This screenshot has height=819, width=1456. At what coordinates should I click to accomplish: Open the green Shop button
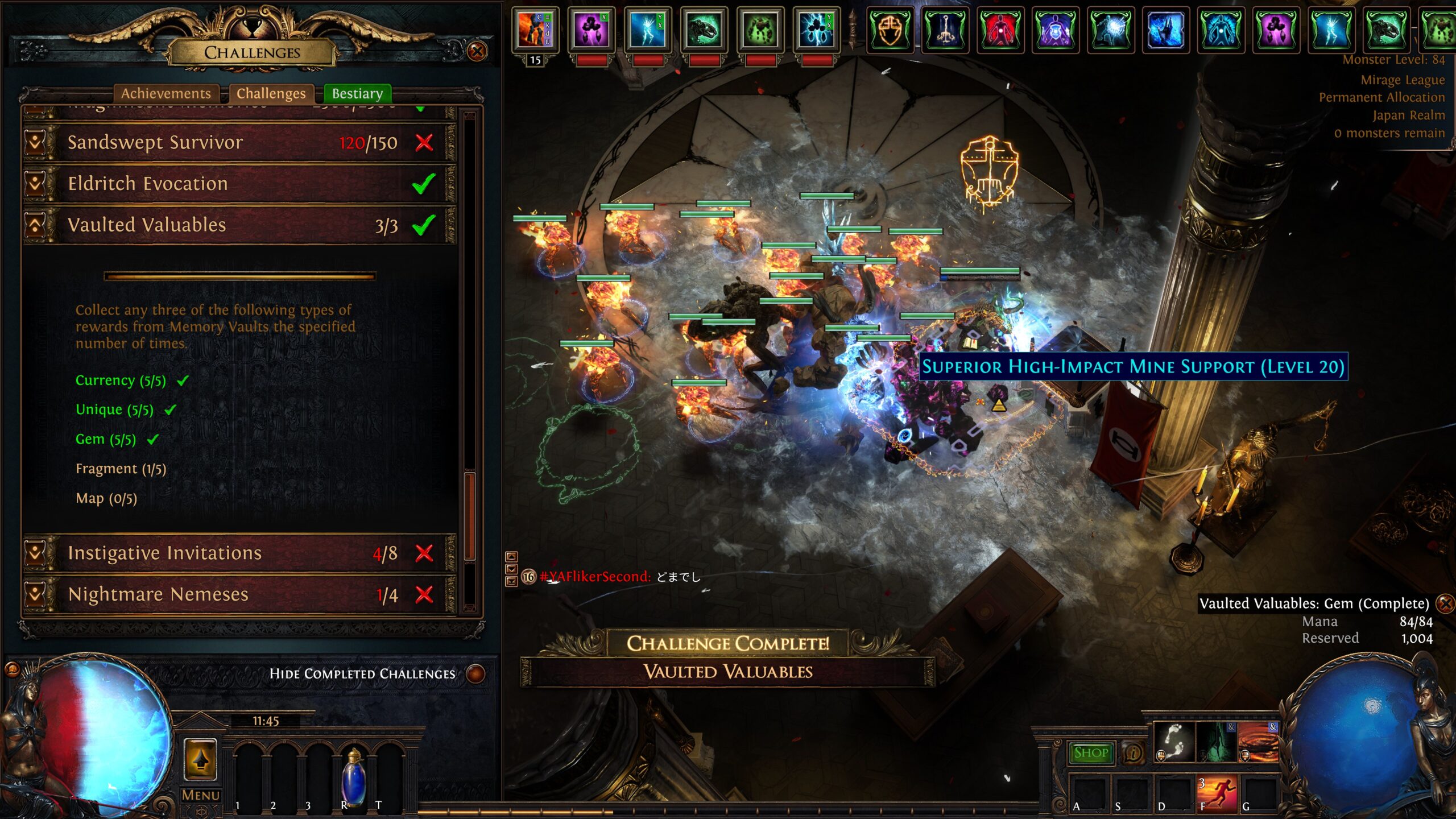(1091, 753)
